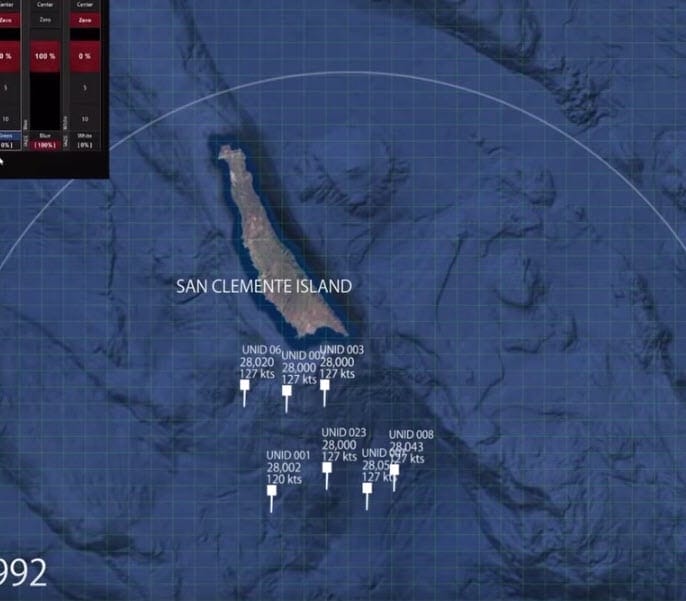Select the UNID 002 track marker
Image resolution: width=686 pixels, height=601 pixels.
point(287,390)
